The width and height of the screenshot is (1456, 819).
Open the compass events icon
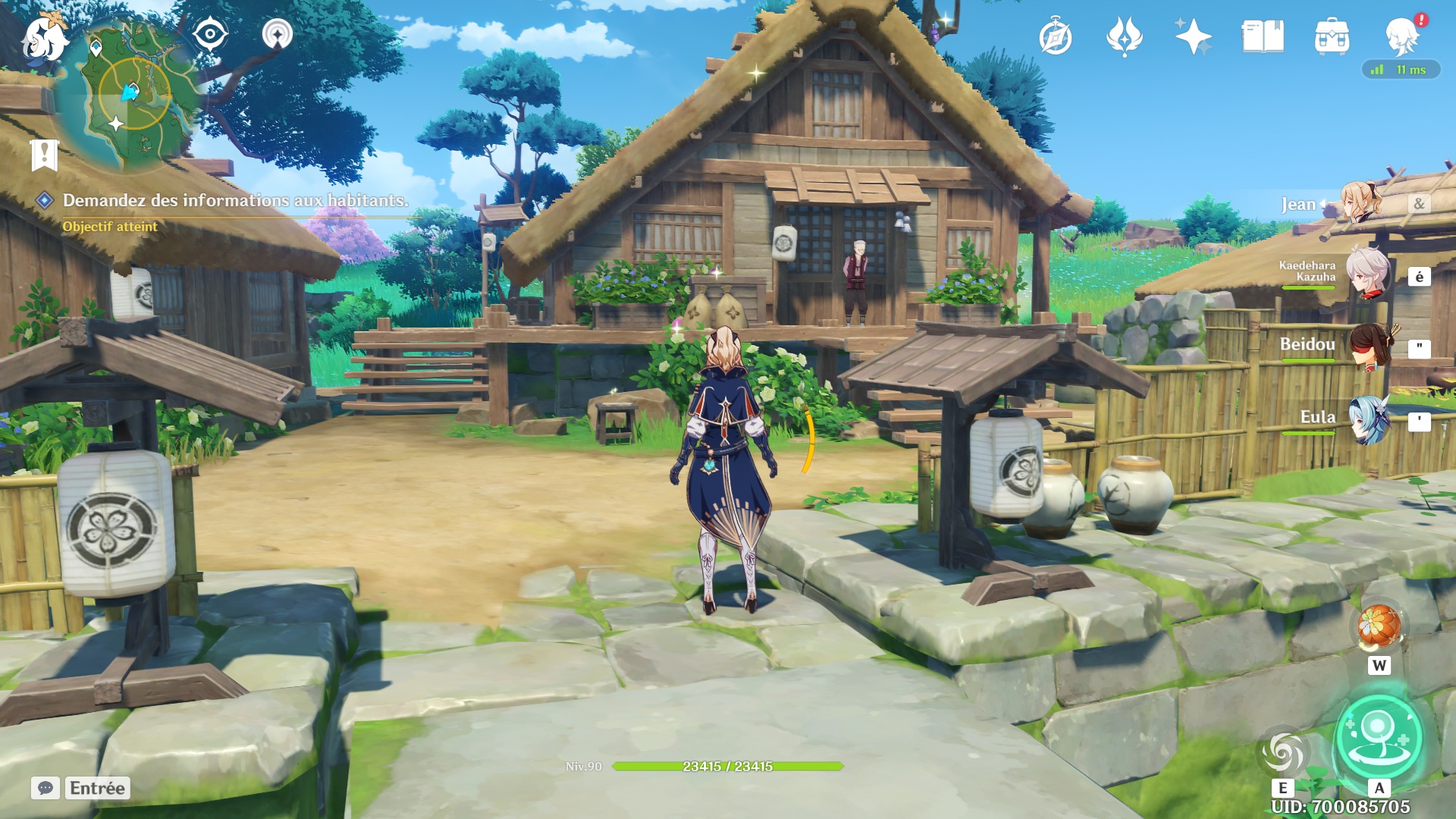click(1055, 37)
